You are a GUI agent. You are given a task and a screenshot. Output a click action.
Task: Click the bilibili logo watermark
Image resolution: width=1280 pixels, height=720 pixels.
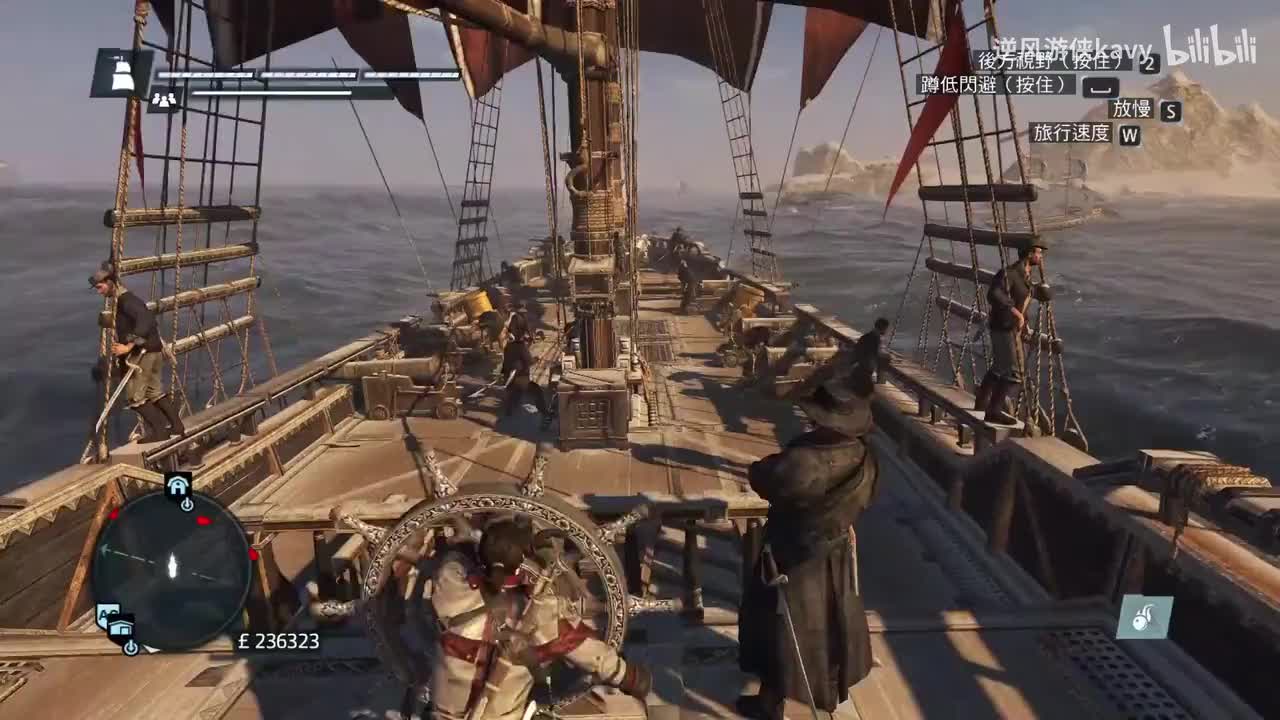coord(1208,47)
